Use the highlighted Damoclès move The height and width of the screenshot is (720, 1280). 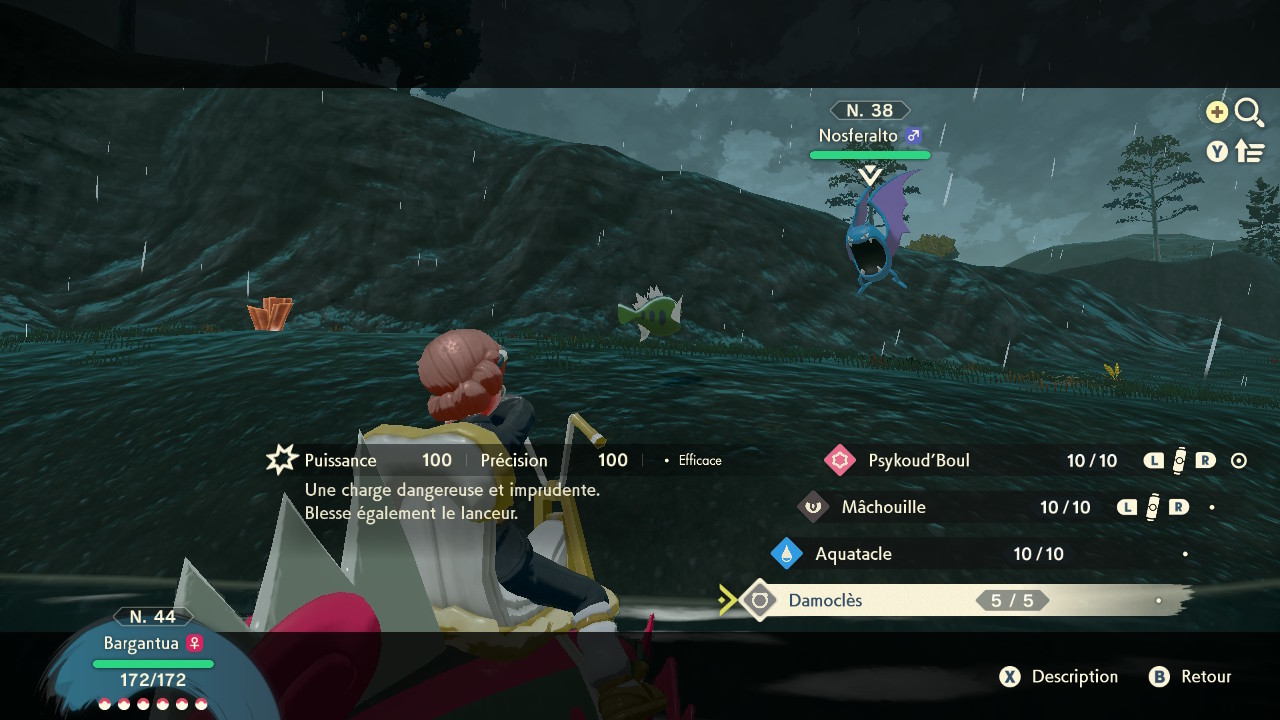825,600
